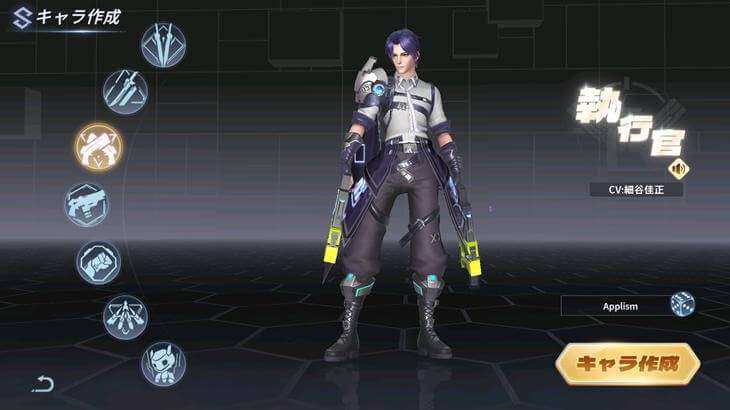The width and height of the screenshot is (730, 410).
Task: Select the fist class icon
Action: click(99, 263)
